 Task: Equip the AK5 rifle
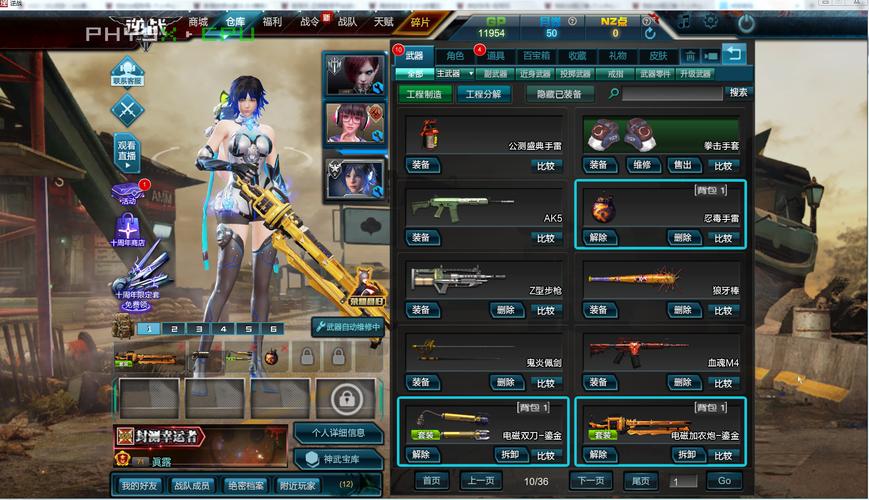[x=421, y=238]
